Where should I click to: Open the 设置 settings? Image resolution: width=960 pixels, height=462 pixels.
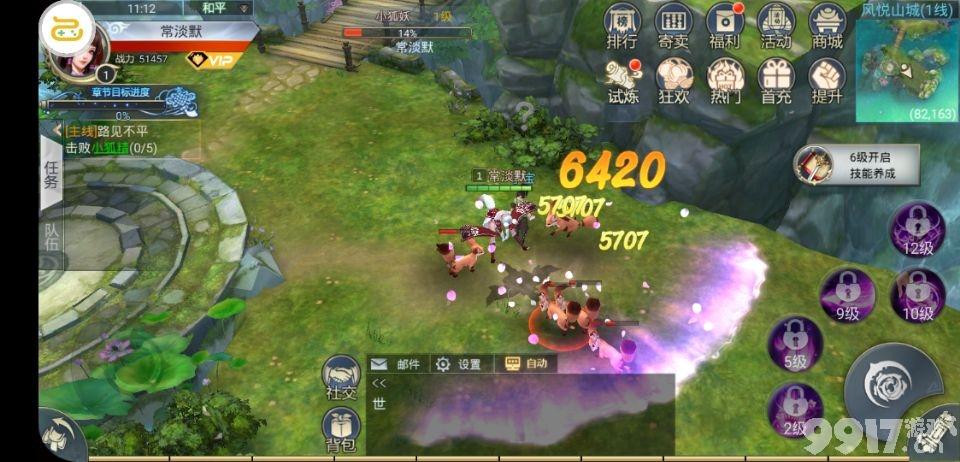click(x=459, y=365)
